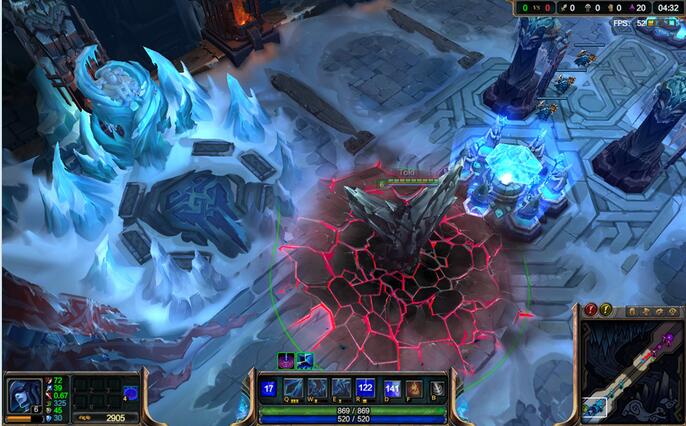Click the D summoner spell on cooldown
This screenshot has width=686, height=426.
pos(392,388)
